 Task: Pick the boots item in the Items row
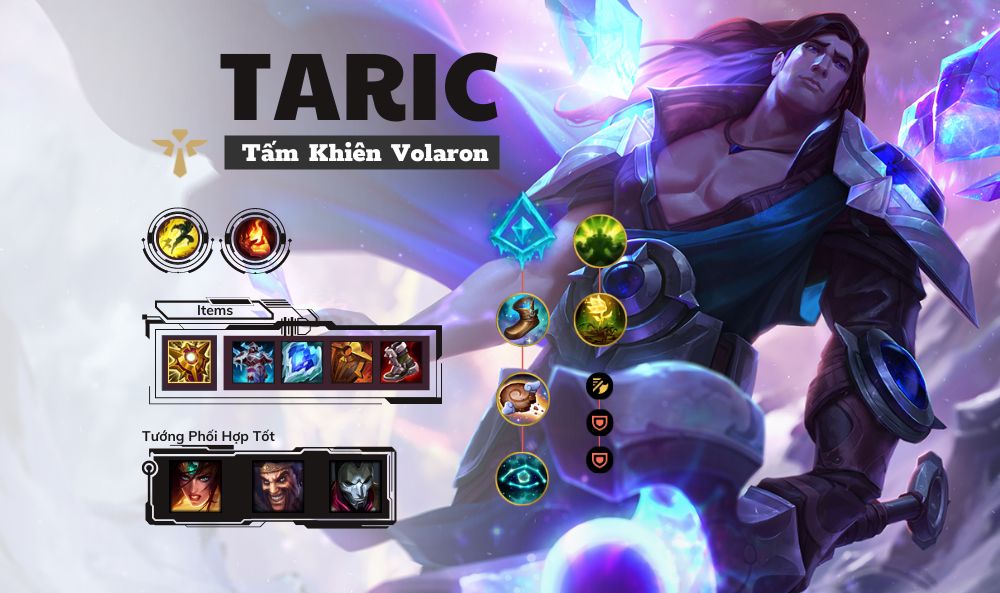[x=402, y=362]
